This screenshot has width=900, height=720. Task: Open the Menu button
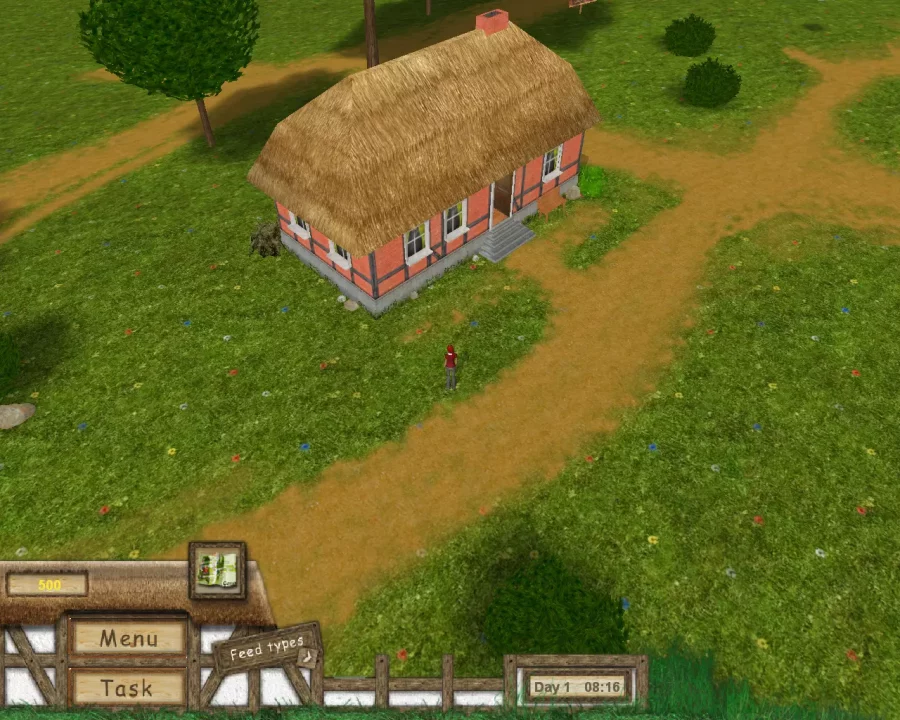[128, 638]
